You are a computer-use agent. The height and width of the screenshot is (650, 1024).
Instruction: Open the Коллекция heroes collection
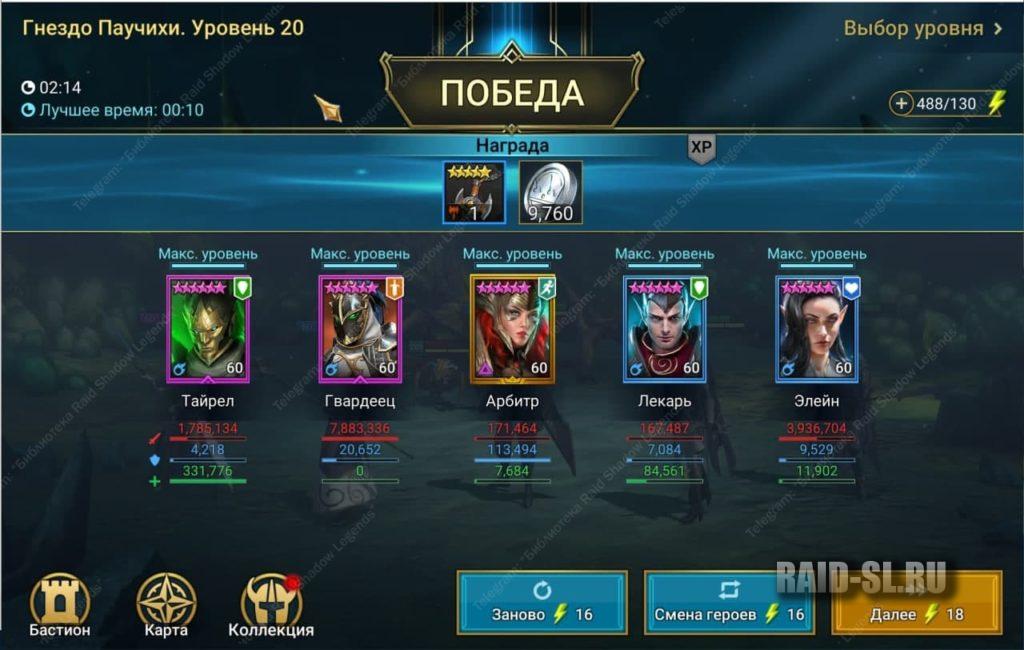click(271, 606)
